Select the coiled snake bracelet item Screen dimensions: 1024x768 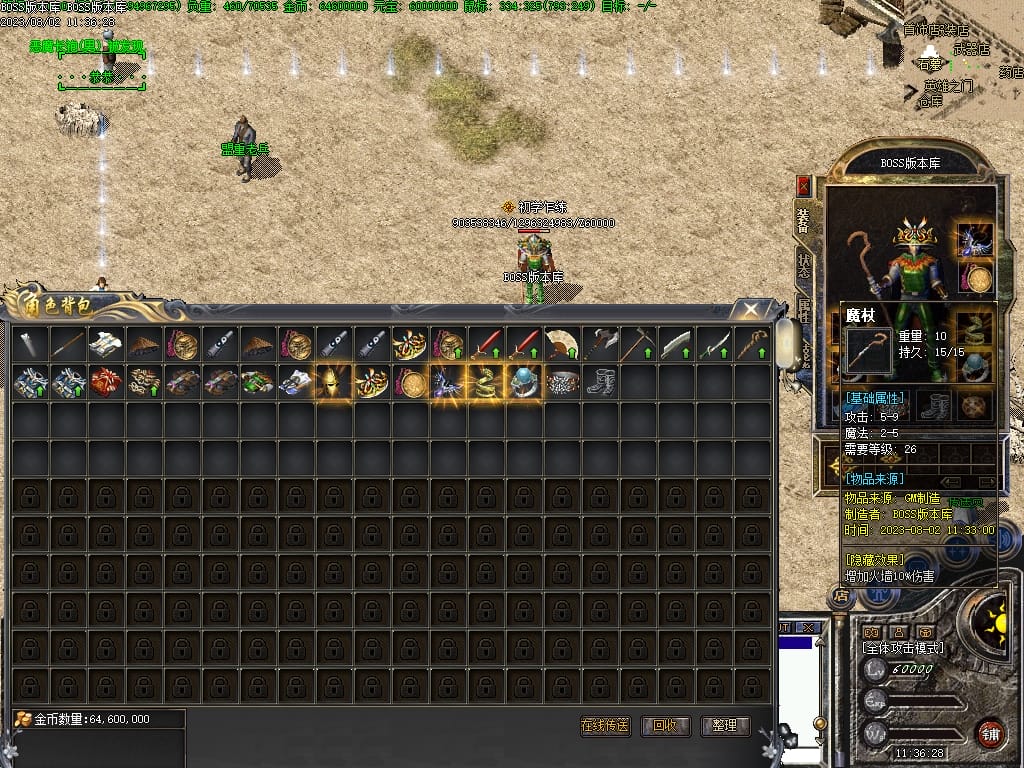point(486,382)
